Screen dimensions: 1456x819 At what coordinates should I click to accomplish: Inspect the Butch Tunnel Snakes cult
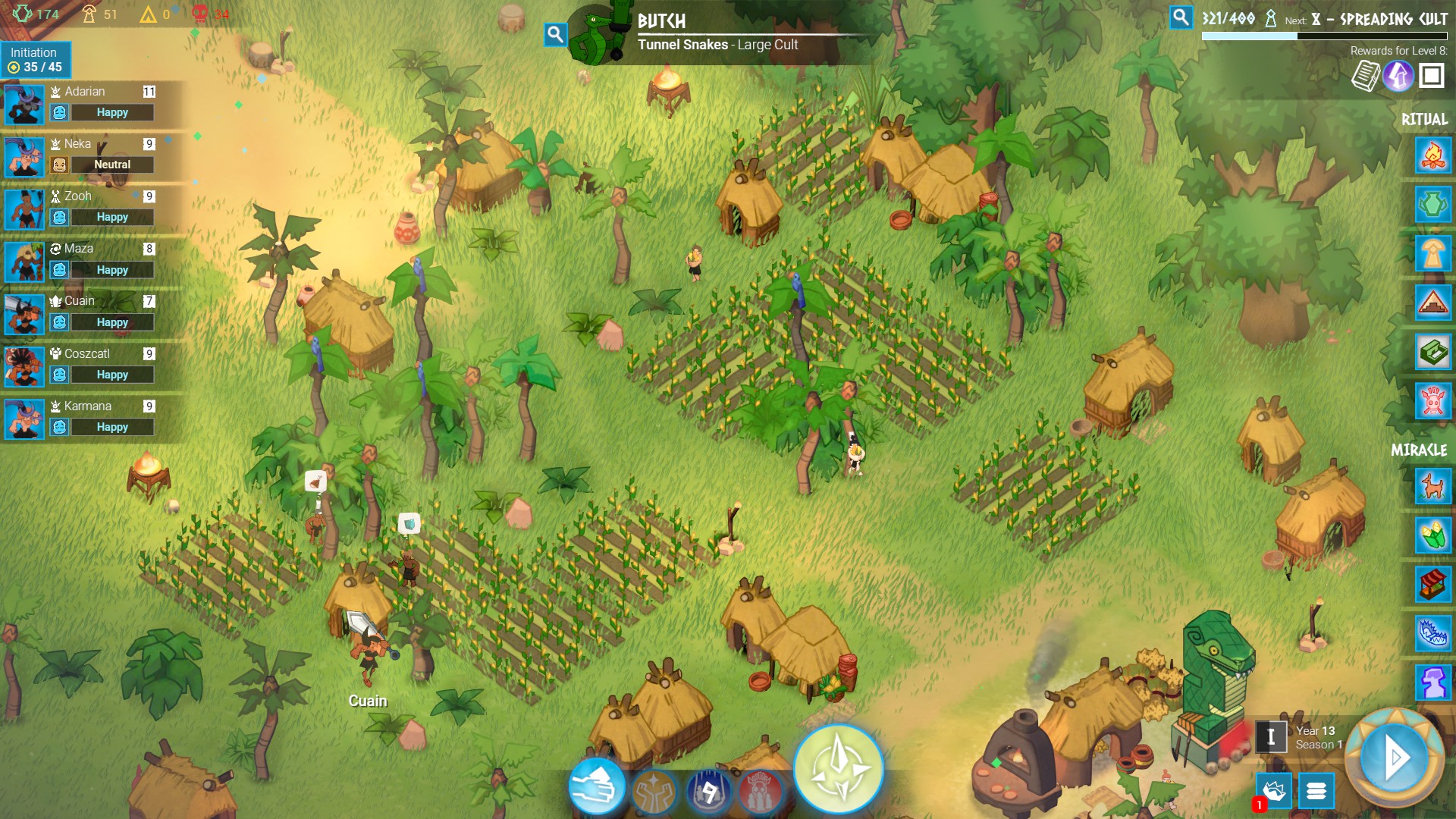(x=556, y=34)
